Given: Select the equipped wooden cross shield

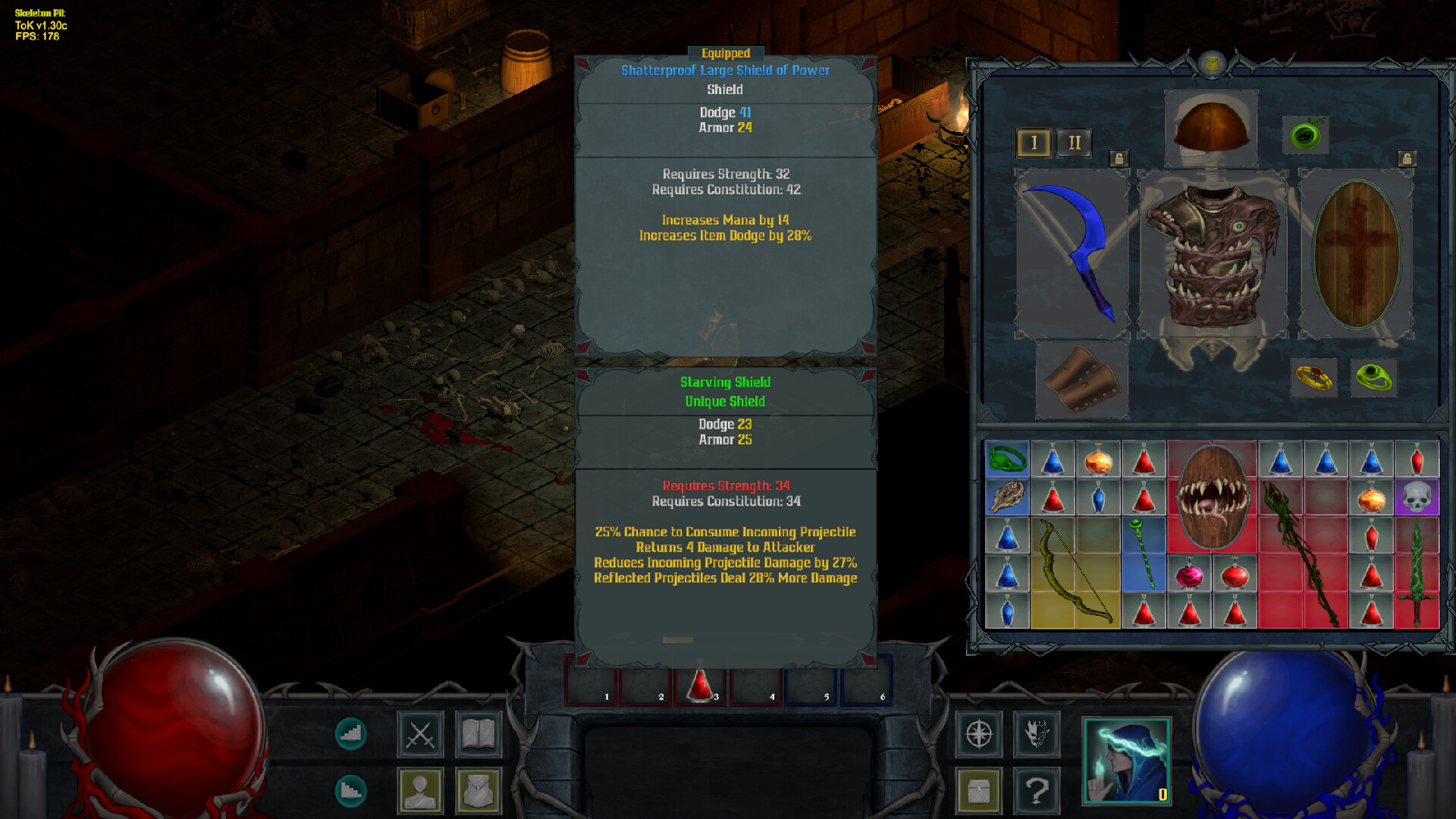Looking at the screenshot, I should (1356, 254).
